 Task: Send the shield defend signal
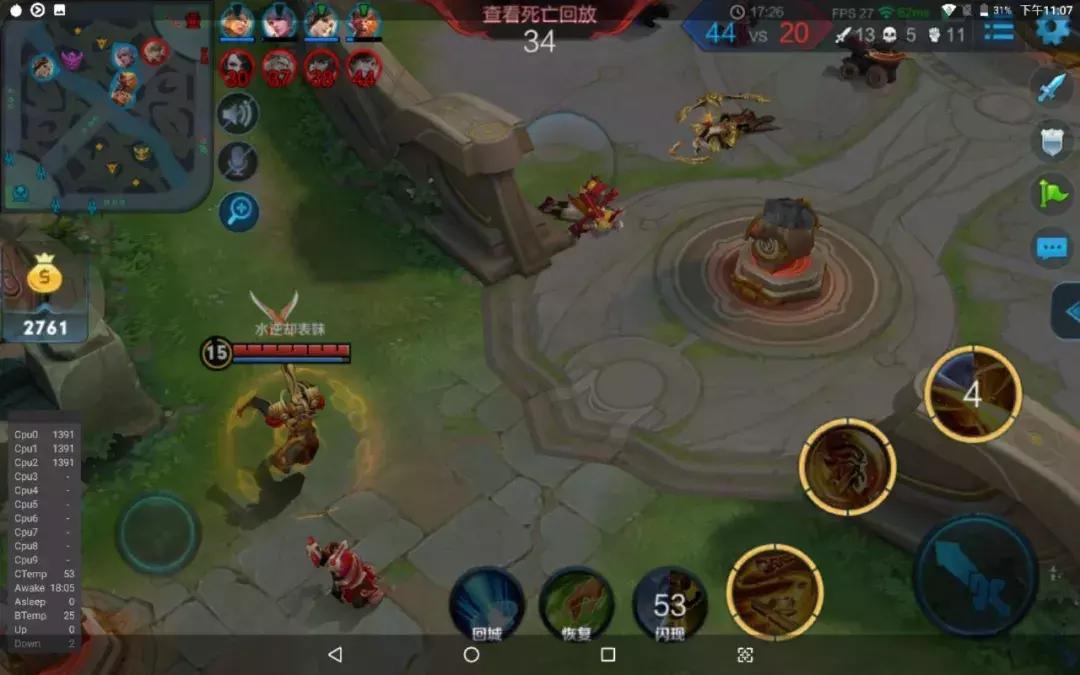point(1051,141)
